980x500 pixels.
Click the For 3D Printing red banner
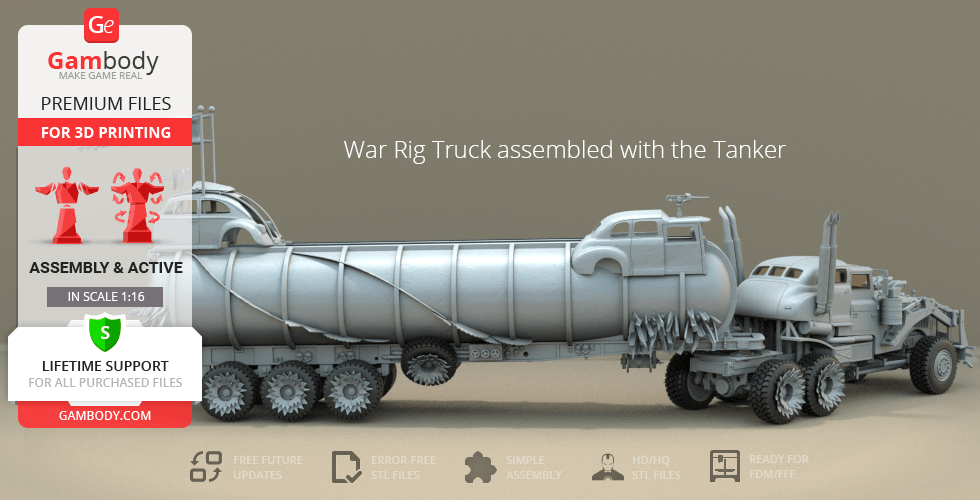tap(105, 132)
